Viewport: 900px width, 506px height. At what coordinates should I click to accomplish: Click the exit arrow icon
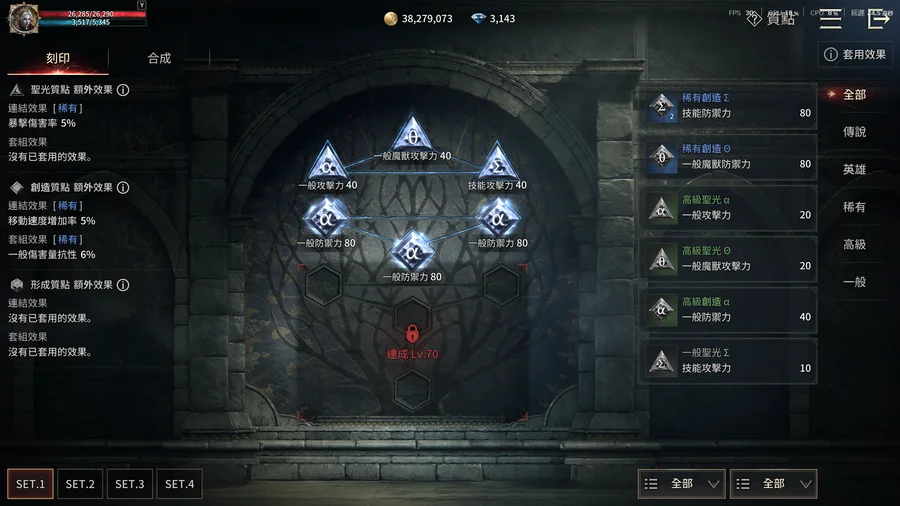pos(879,18)
